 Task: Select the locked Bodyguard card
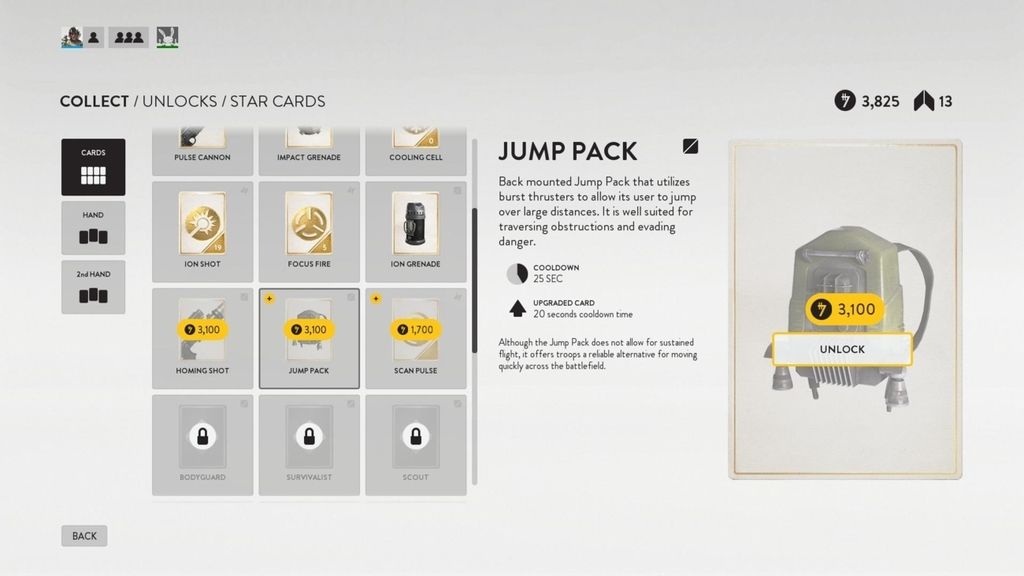click(x=202, y=444)
